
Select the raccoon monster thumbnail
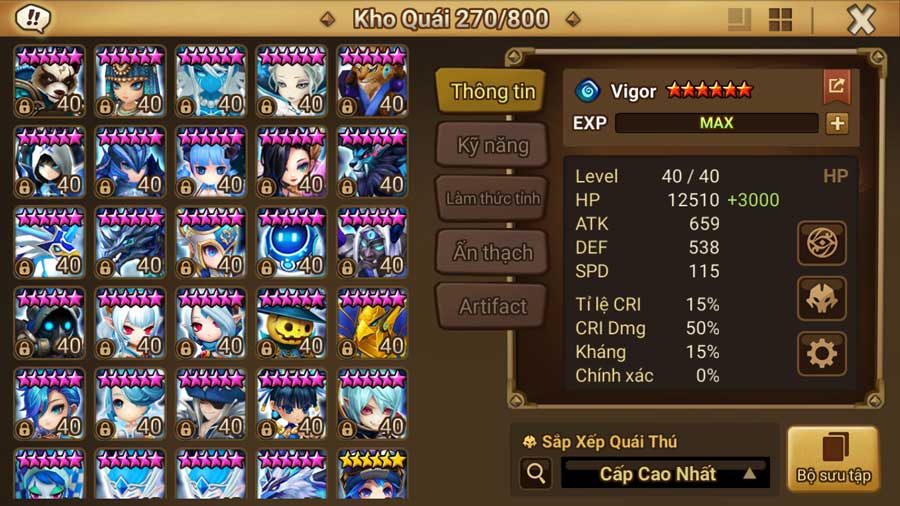pos(49,80)
